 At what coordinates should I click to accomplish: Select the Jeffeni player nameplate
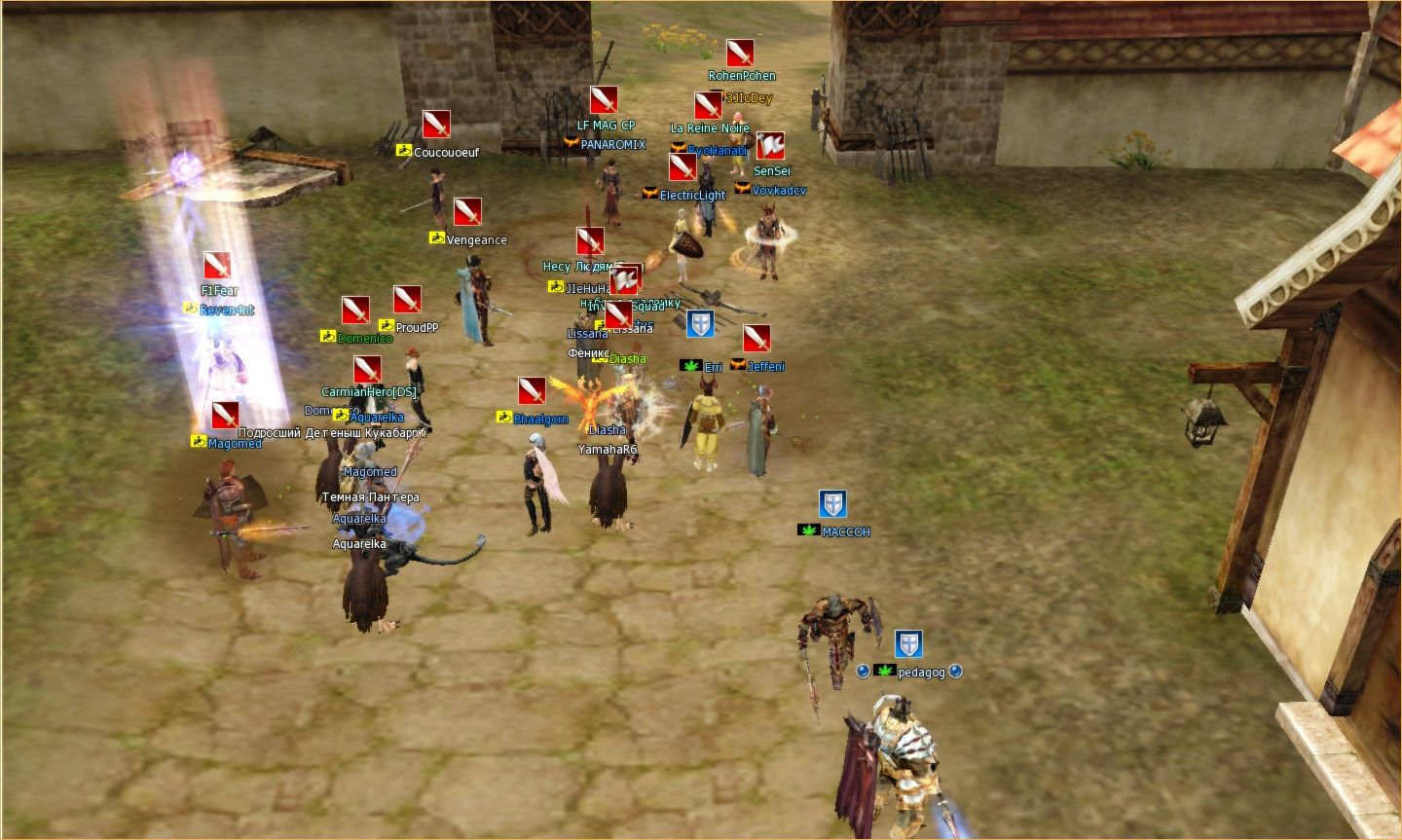[x=766, y=366]
